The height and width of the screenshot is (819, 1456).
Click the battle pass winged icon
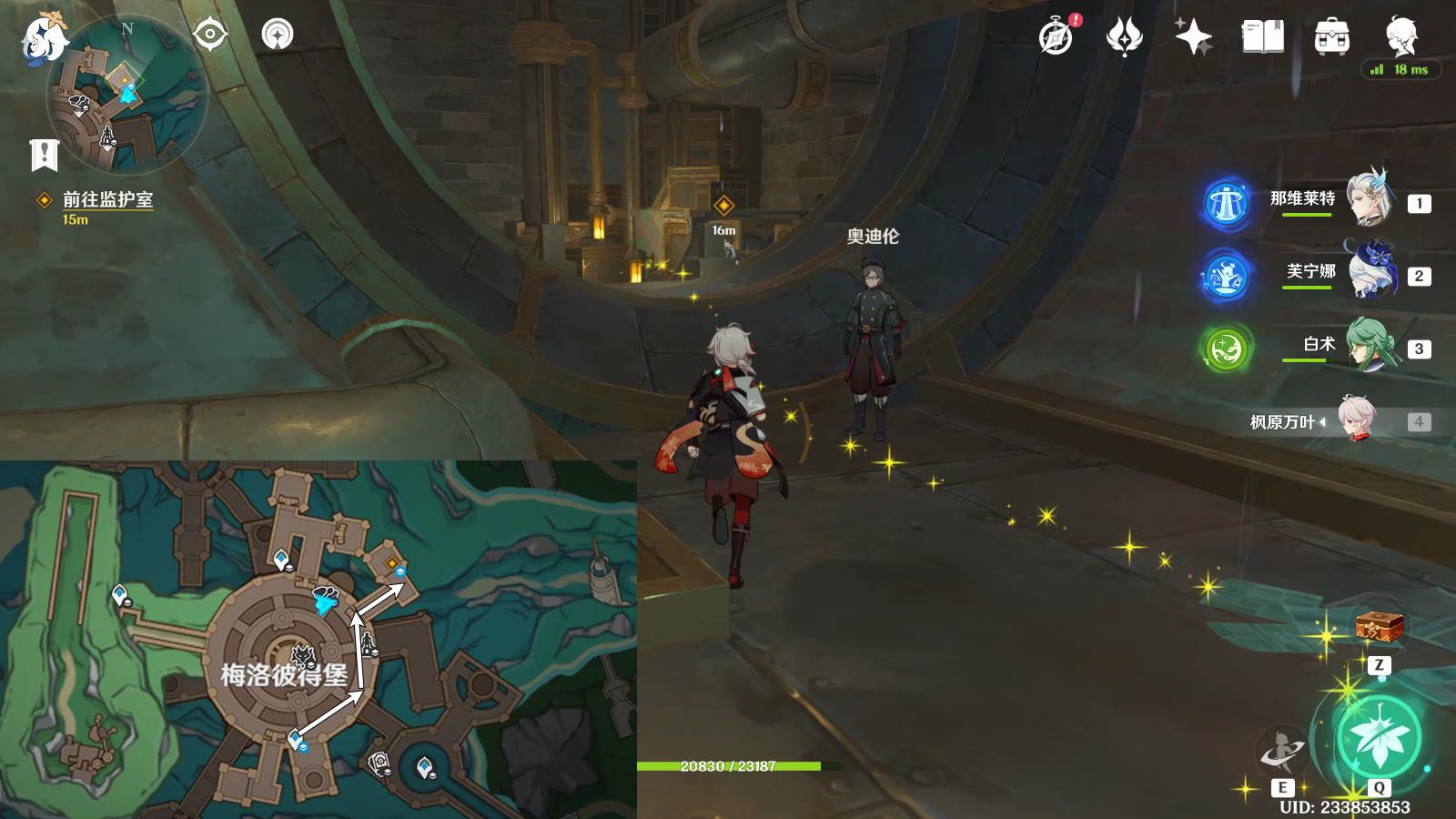click(1124, 37)
